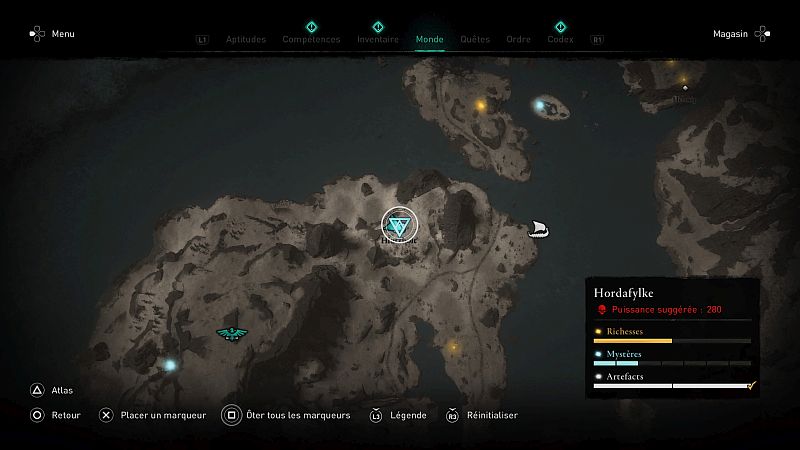Show the Inventaire tab

click(377, 40)
